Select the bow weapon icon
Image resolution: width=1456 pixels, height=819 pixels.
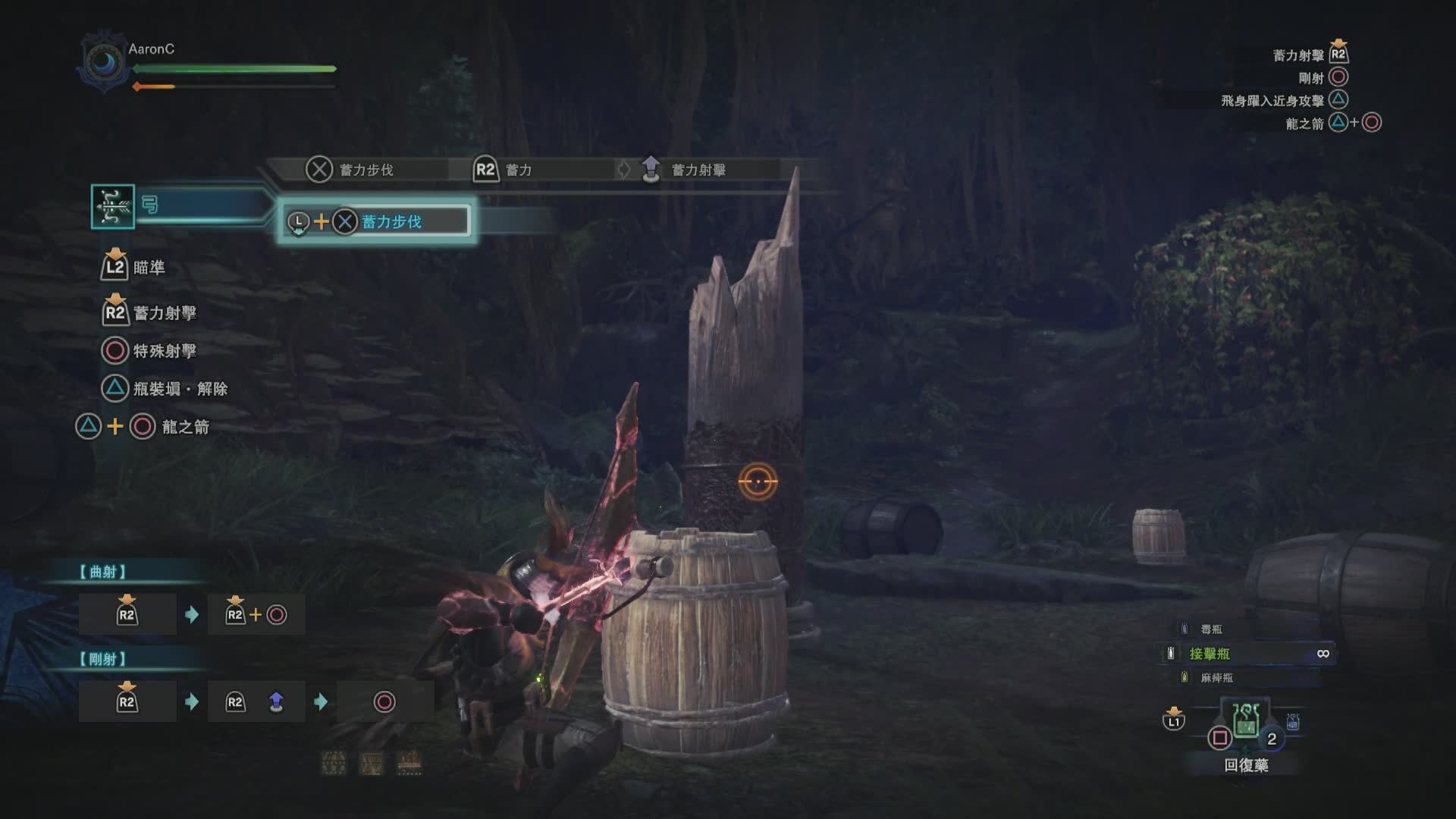(x=113, y=206)
